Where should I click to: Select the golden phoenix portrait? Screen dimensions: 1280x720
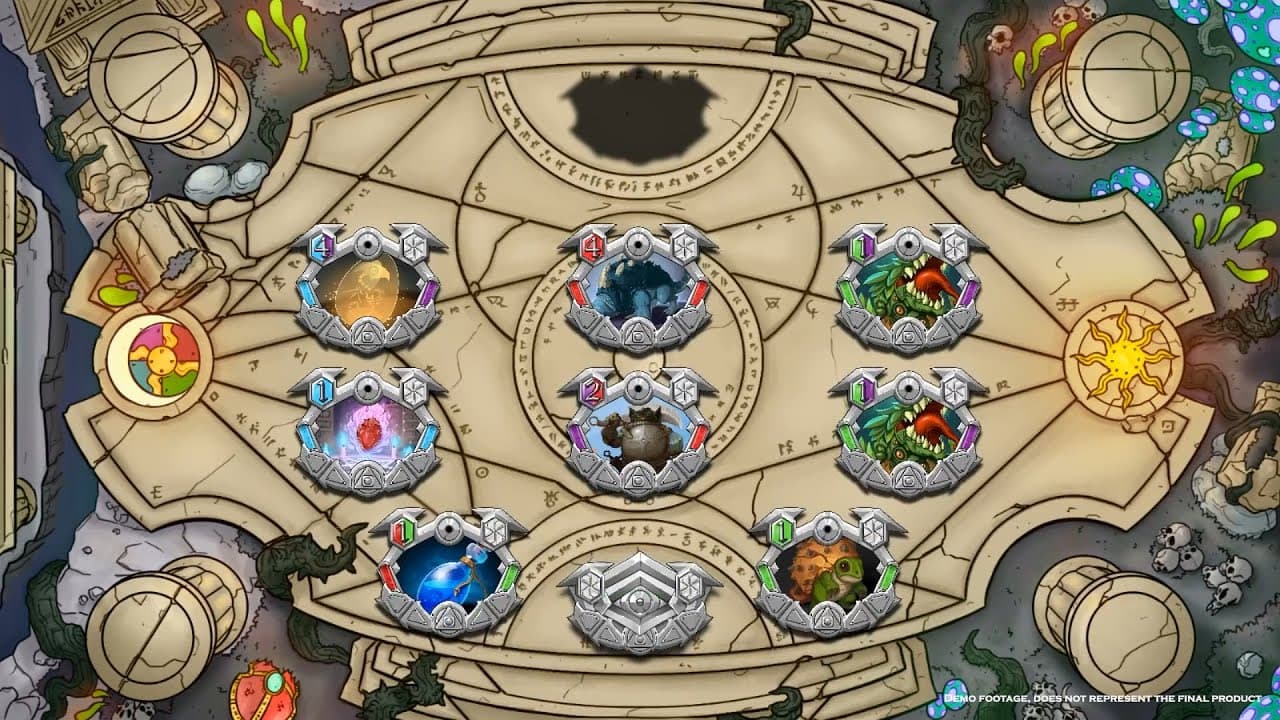pyautogui.click(x=365, y=287)
